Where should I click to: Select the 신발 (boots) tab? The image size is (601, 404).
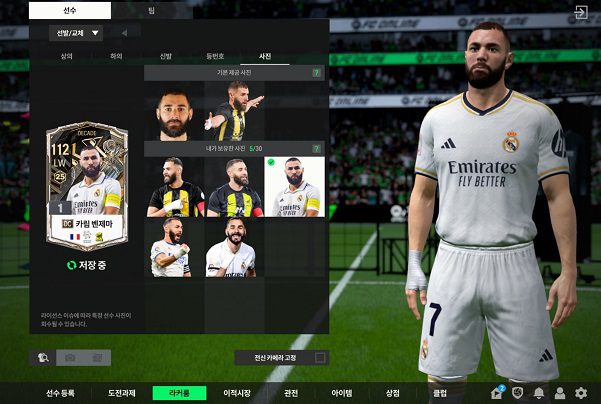166,57
